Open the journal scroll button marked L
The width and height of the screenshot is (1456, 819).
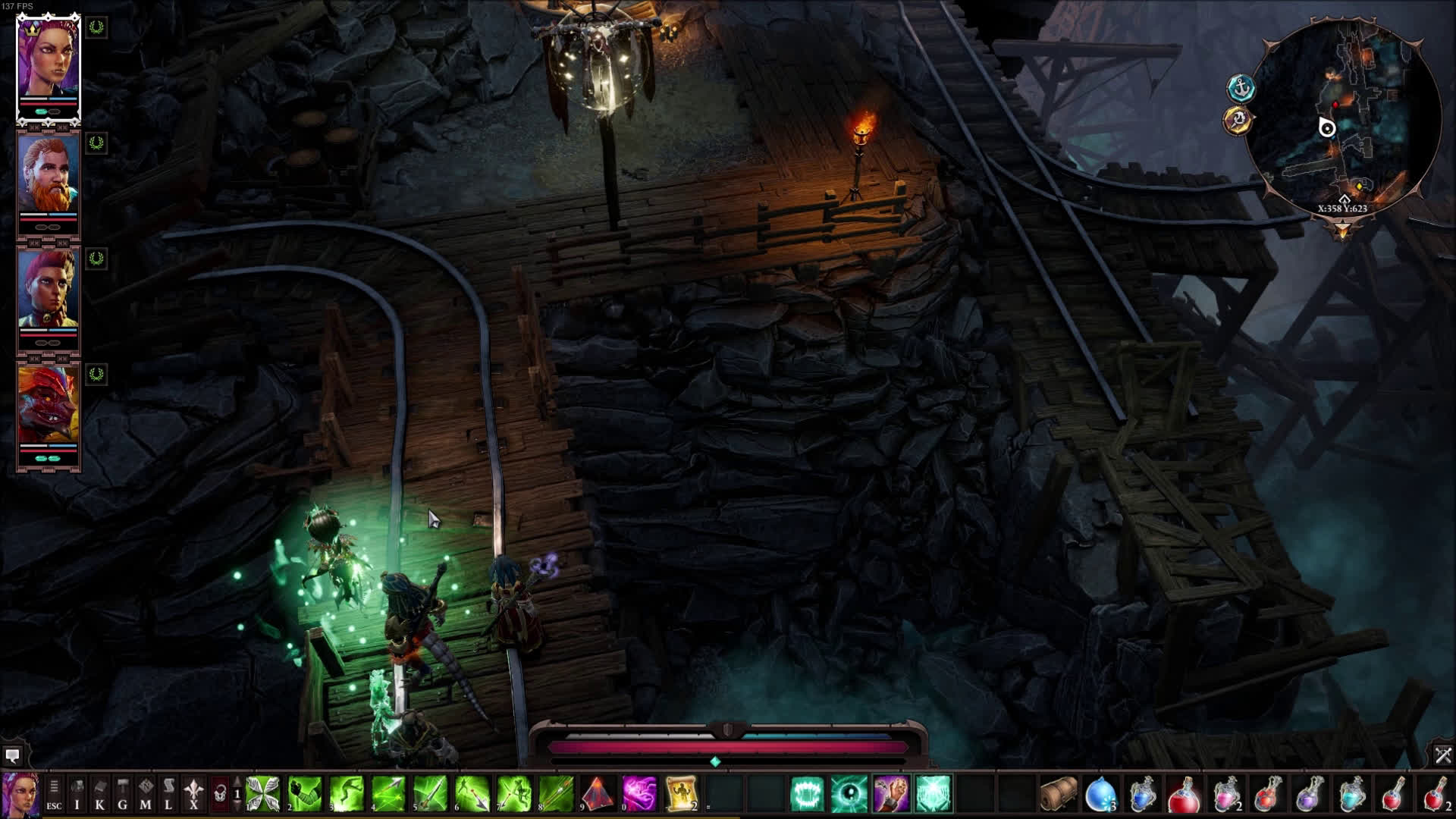168,794
